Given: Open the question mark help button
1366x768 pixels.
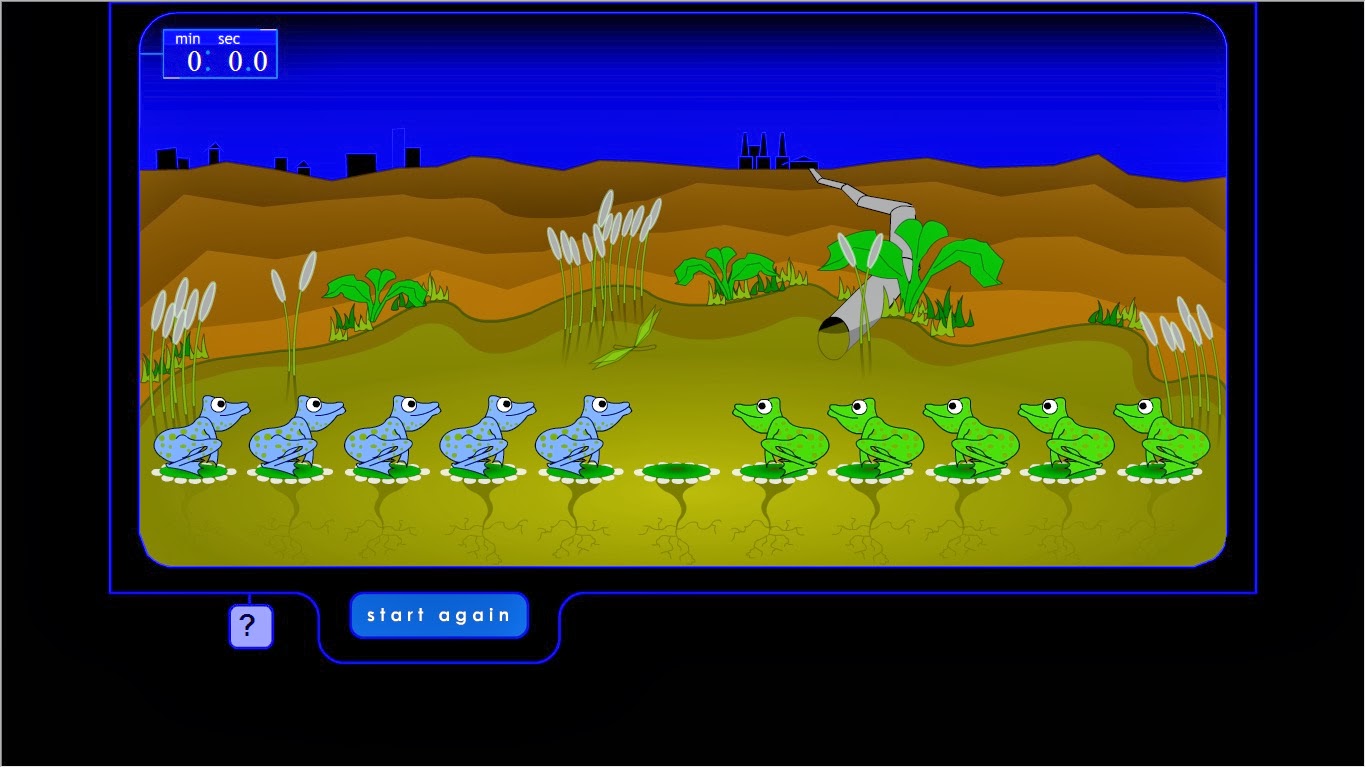Looking at the screenshot, I should click(250, 625).
